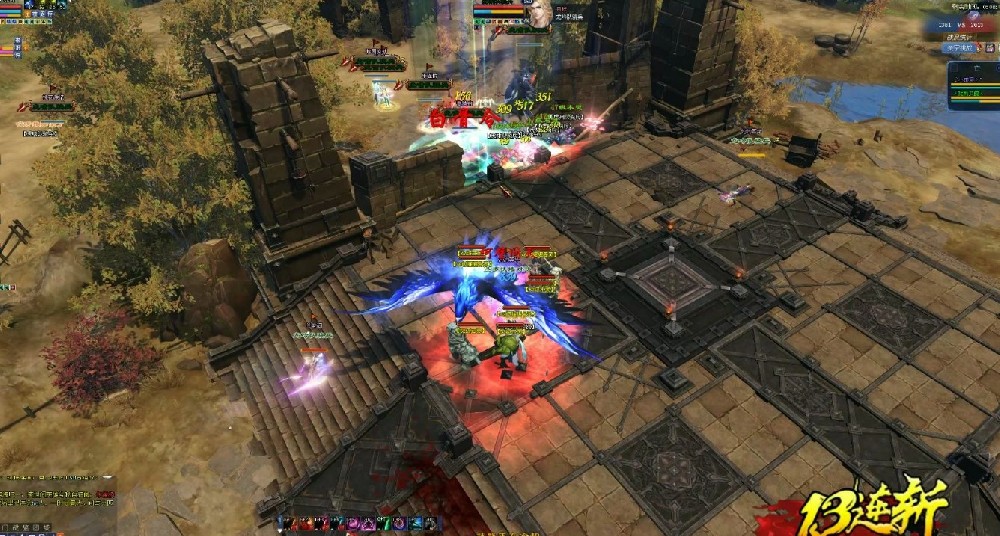Select the grey skill at hotbar's end
Image resolution: width=1000 pixels, height=536 pixels.
tap(428, 523)
